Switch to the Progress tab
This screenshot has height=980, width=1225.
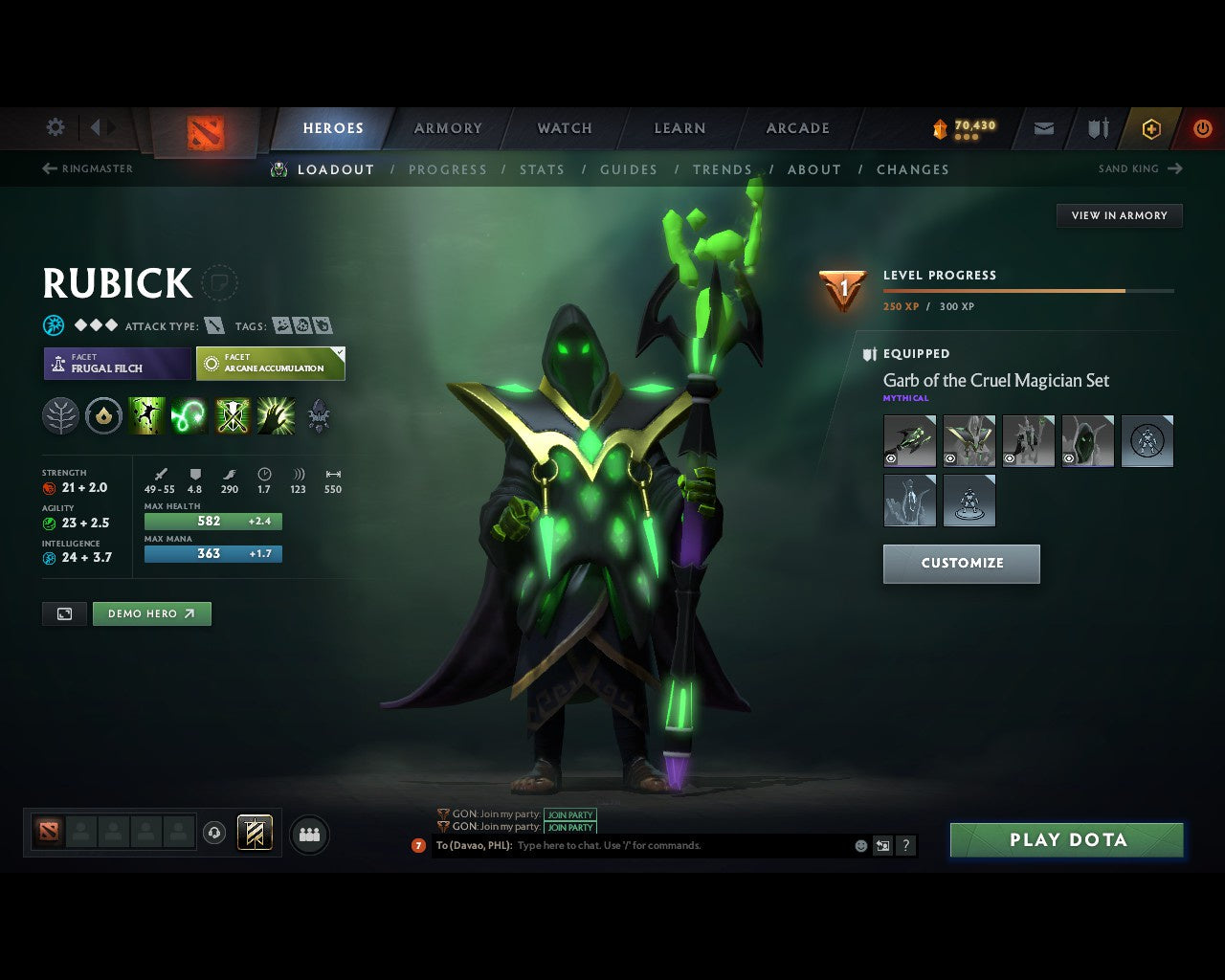click(449, 169)
